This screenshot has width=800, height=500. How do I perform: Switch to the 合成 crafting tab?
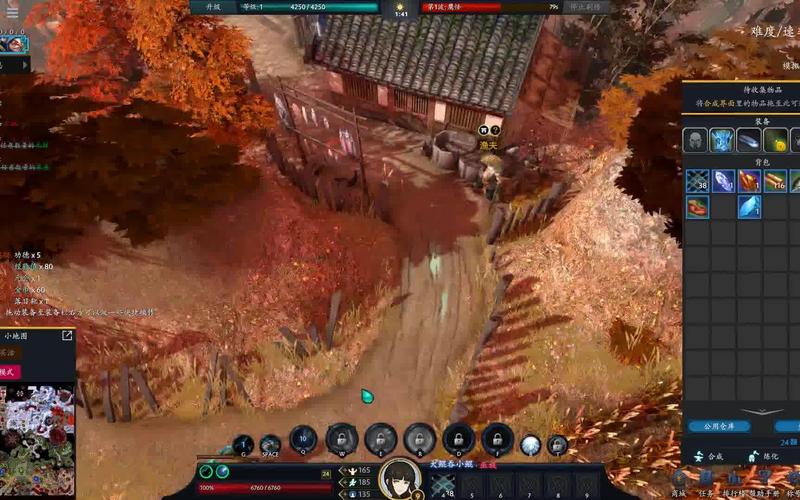click(x=706, y=456)
